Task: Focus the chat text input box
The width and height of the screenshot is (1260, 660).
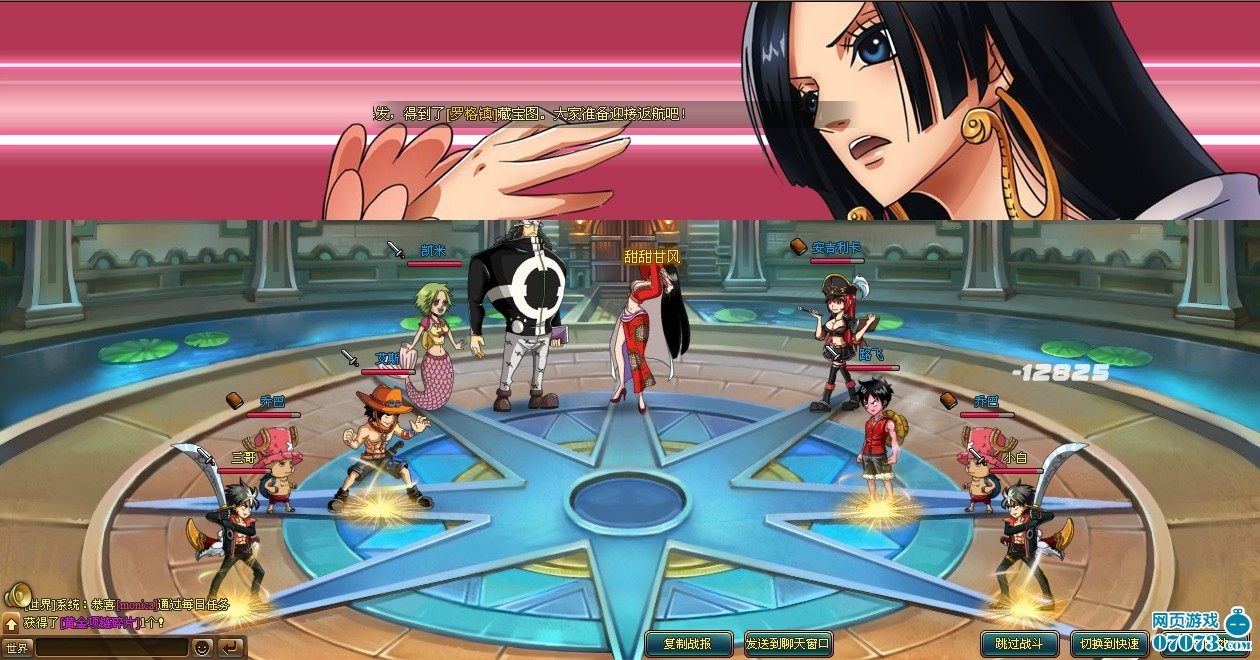Action: click(110, 648)
